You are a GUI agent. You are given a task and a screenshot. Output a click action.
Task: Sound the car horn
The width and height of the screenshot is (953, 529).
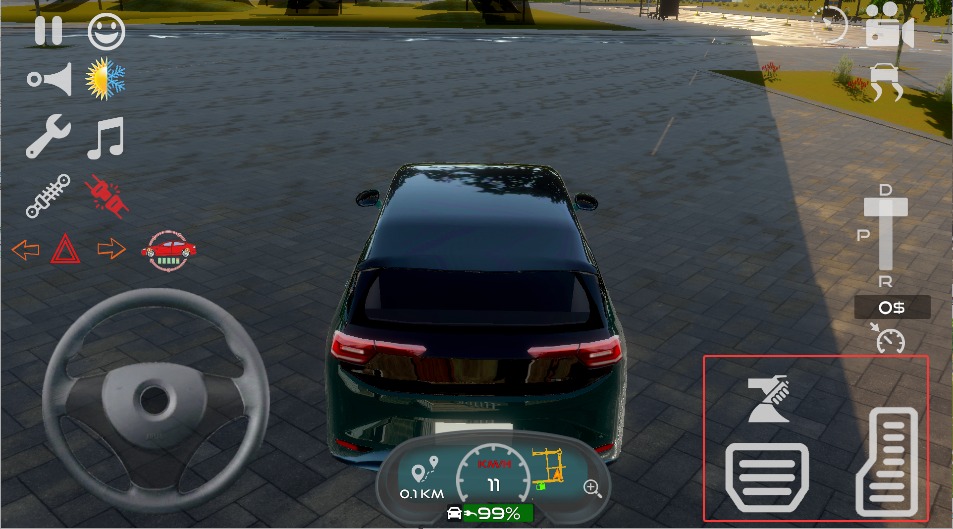pos(50,80)
